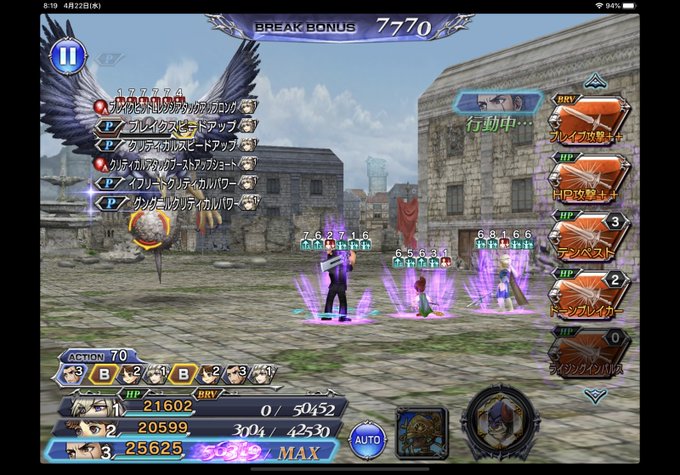Pause the battle with the pause button
Screen dimensions: 680x475
coord(66,55)
